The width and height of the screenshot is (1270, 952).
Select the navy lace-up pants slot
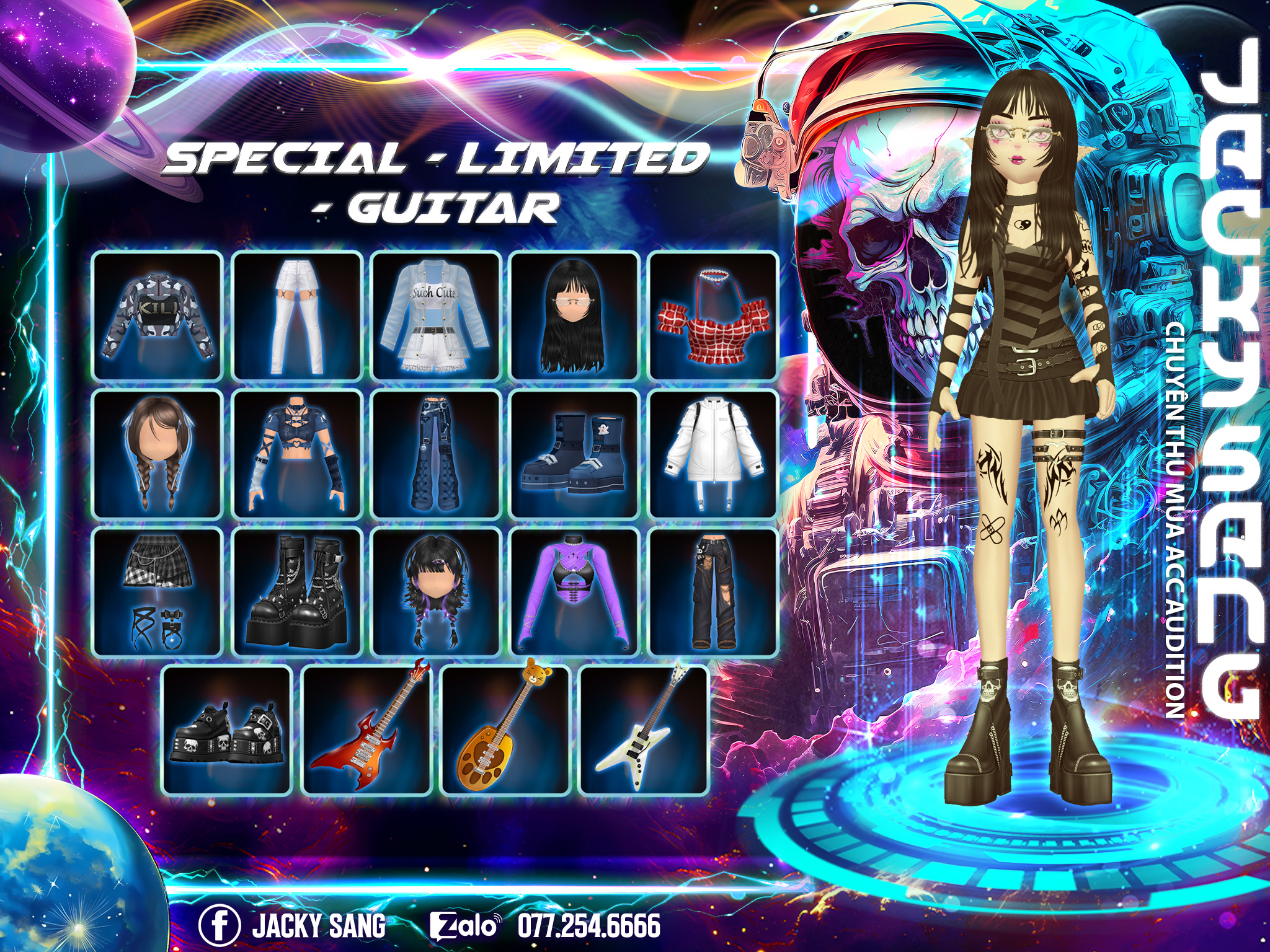(436, 454)
